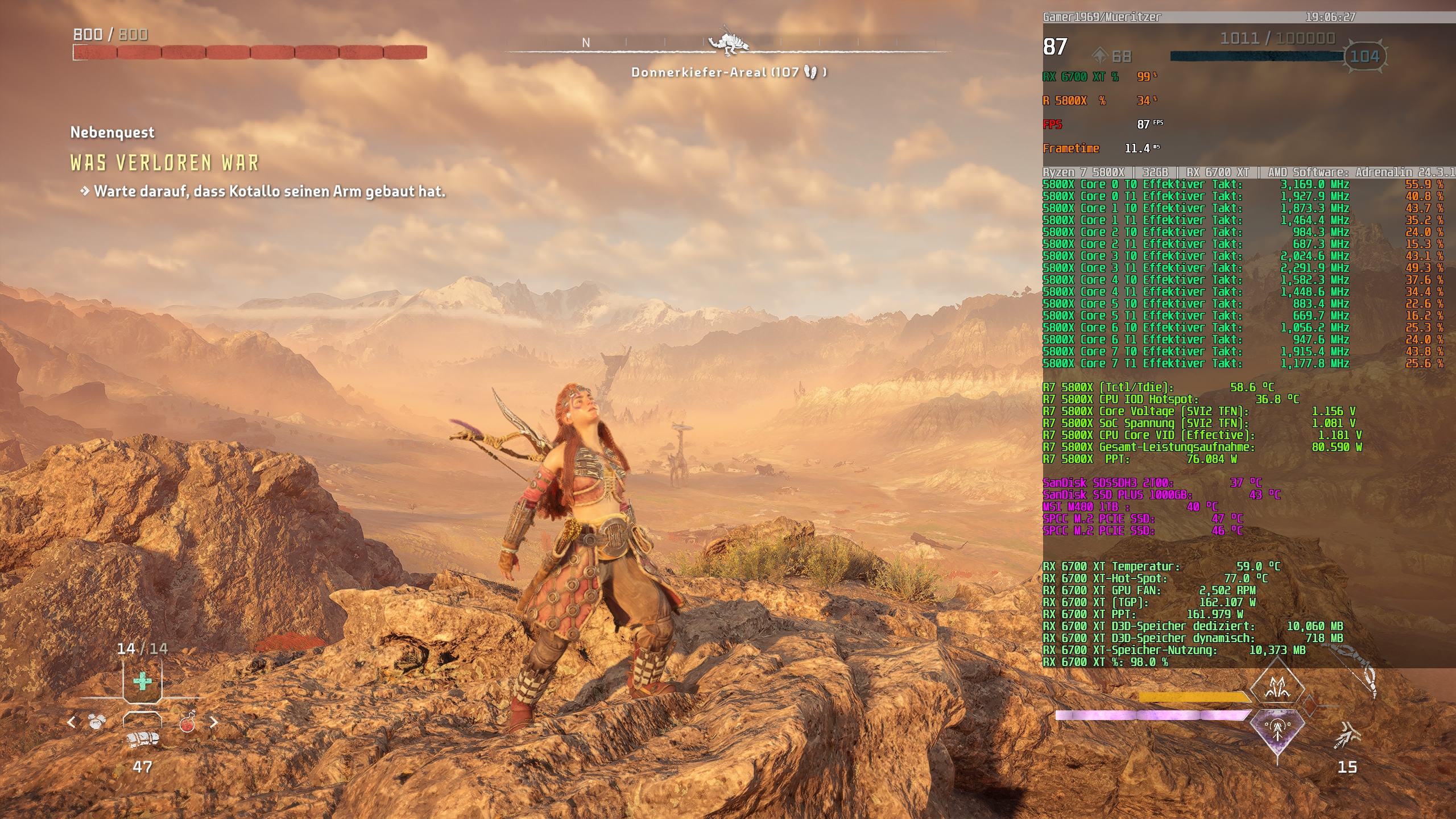Select the green medicine pouch slot

[x=142, y=681]
